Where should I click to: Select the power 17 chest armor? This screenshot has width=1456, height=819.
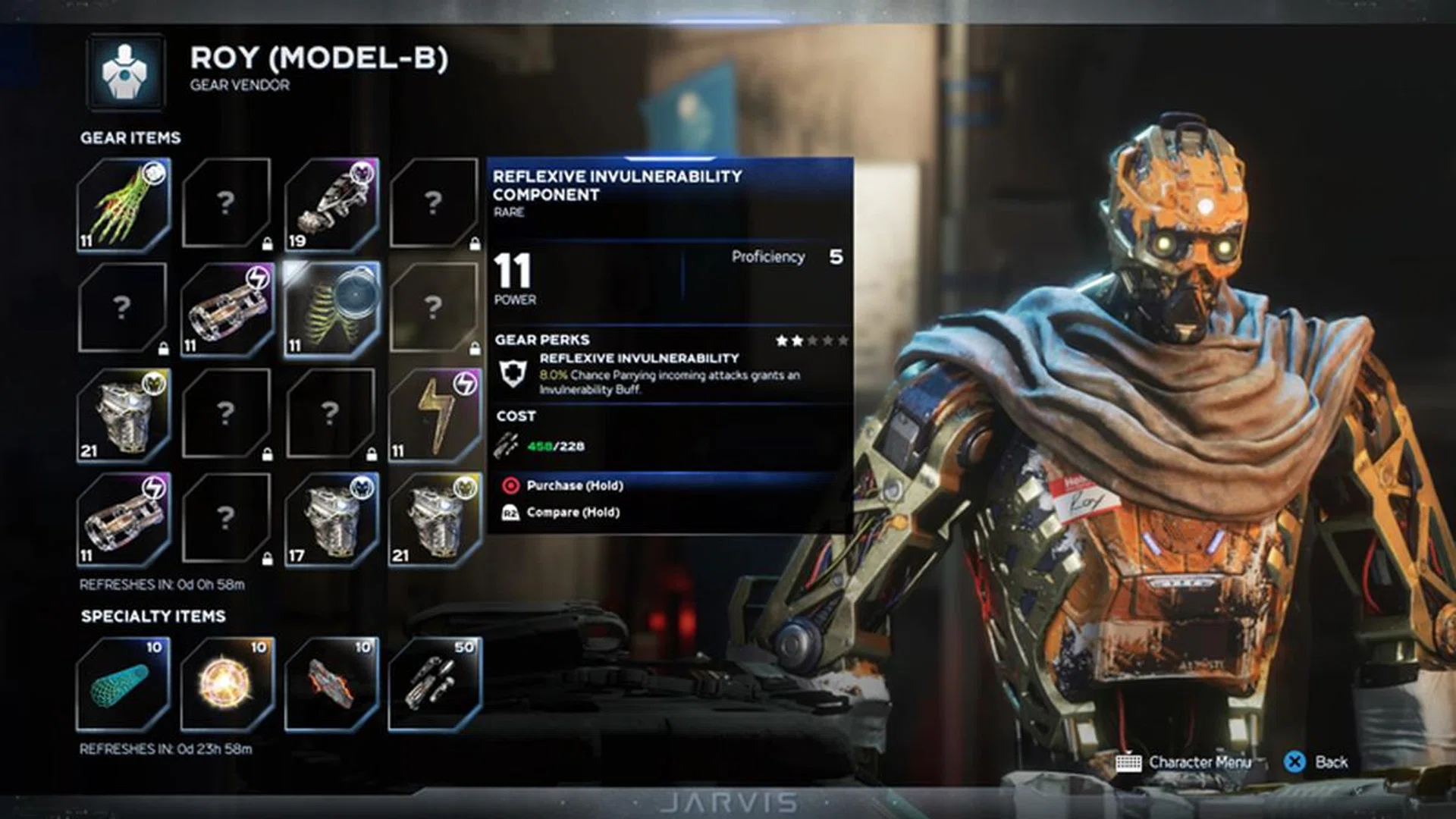[x=331, y=519]
